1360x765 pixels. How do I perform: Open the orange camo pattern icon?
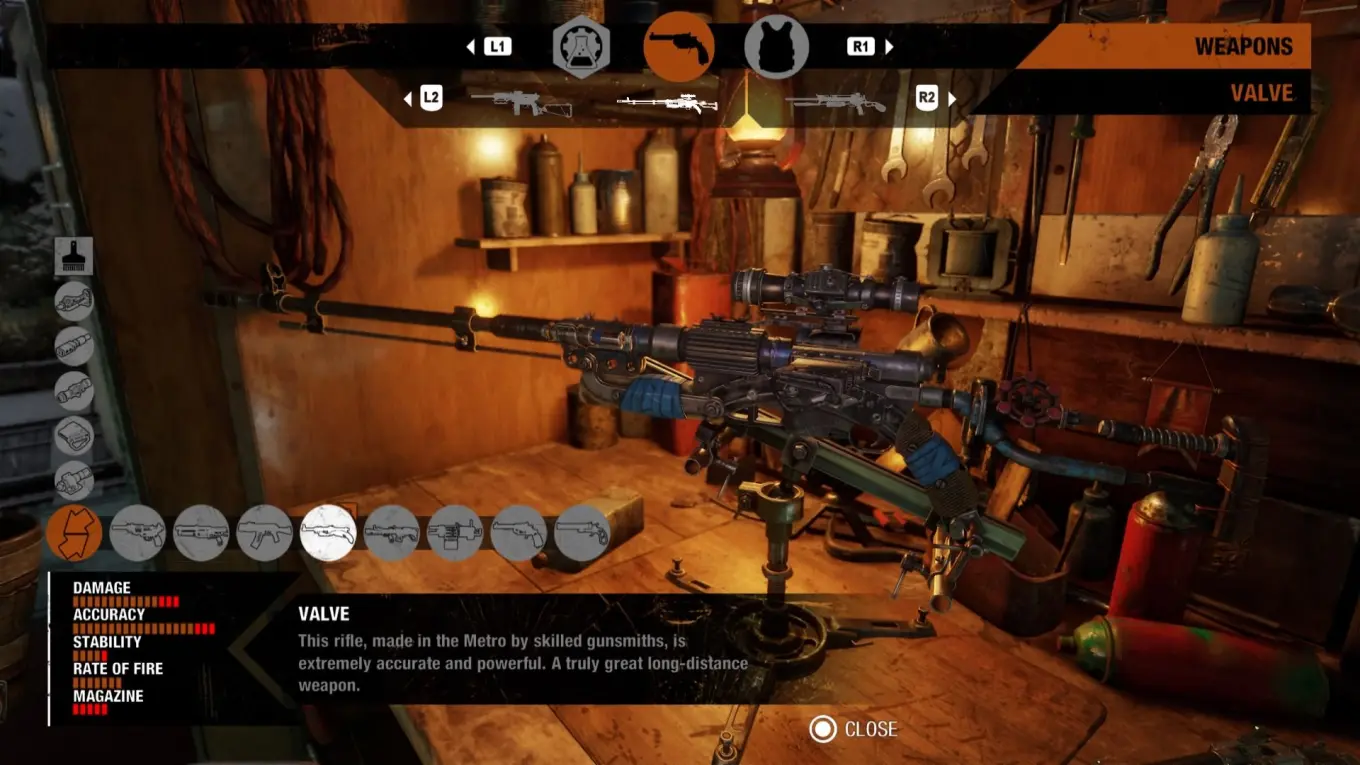tap(75, 532)
